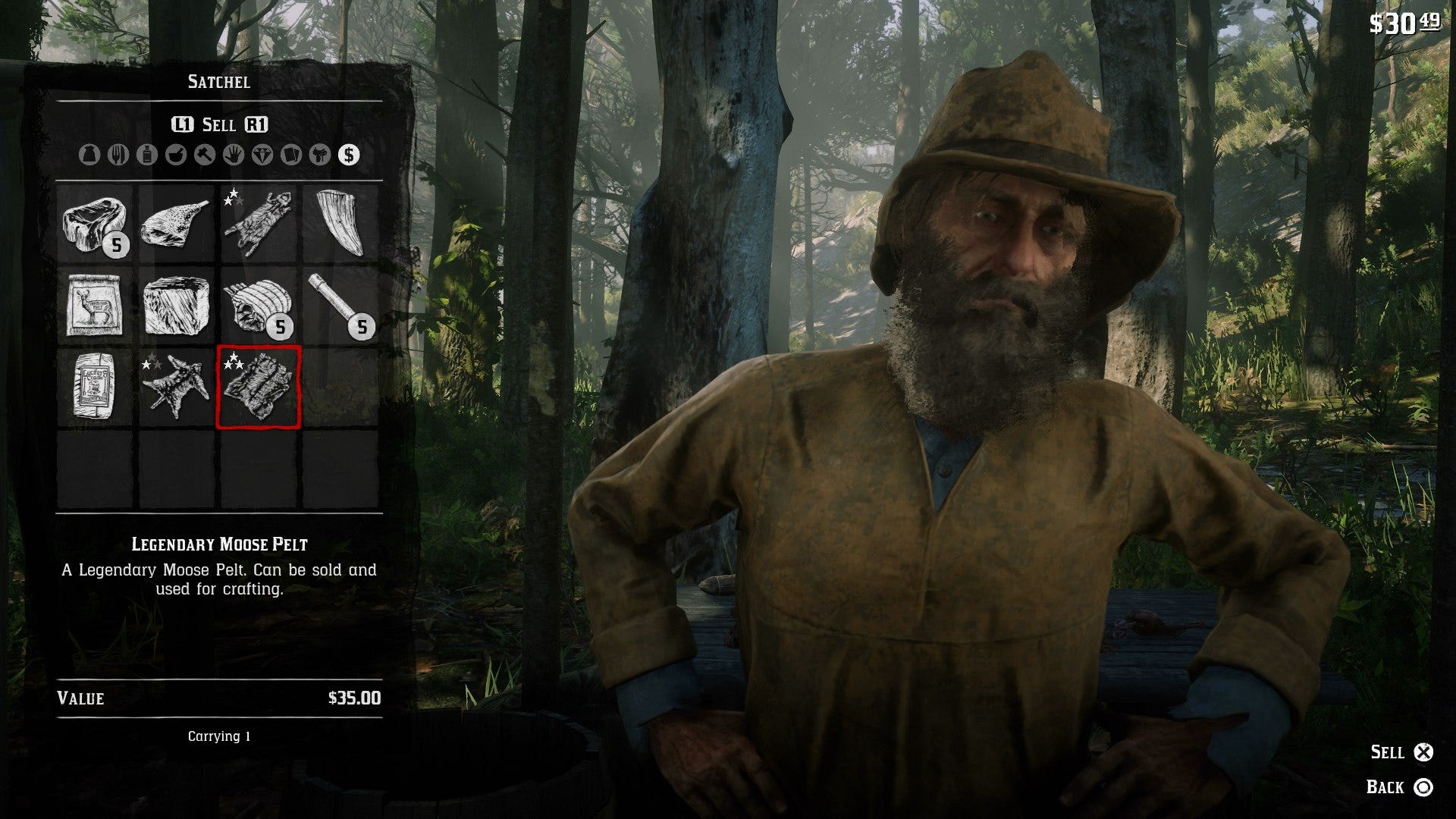1456x819 pixels.
Task: Open the satchel bag category
Action: click(89, 155)
